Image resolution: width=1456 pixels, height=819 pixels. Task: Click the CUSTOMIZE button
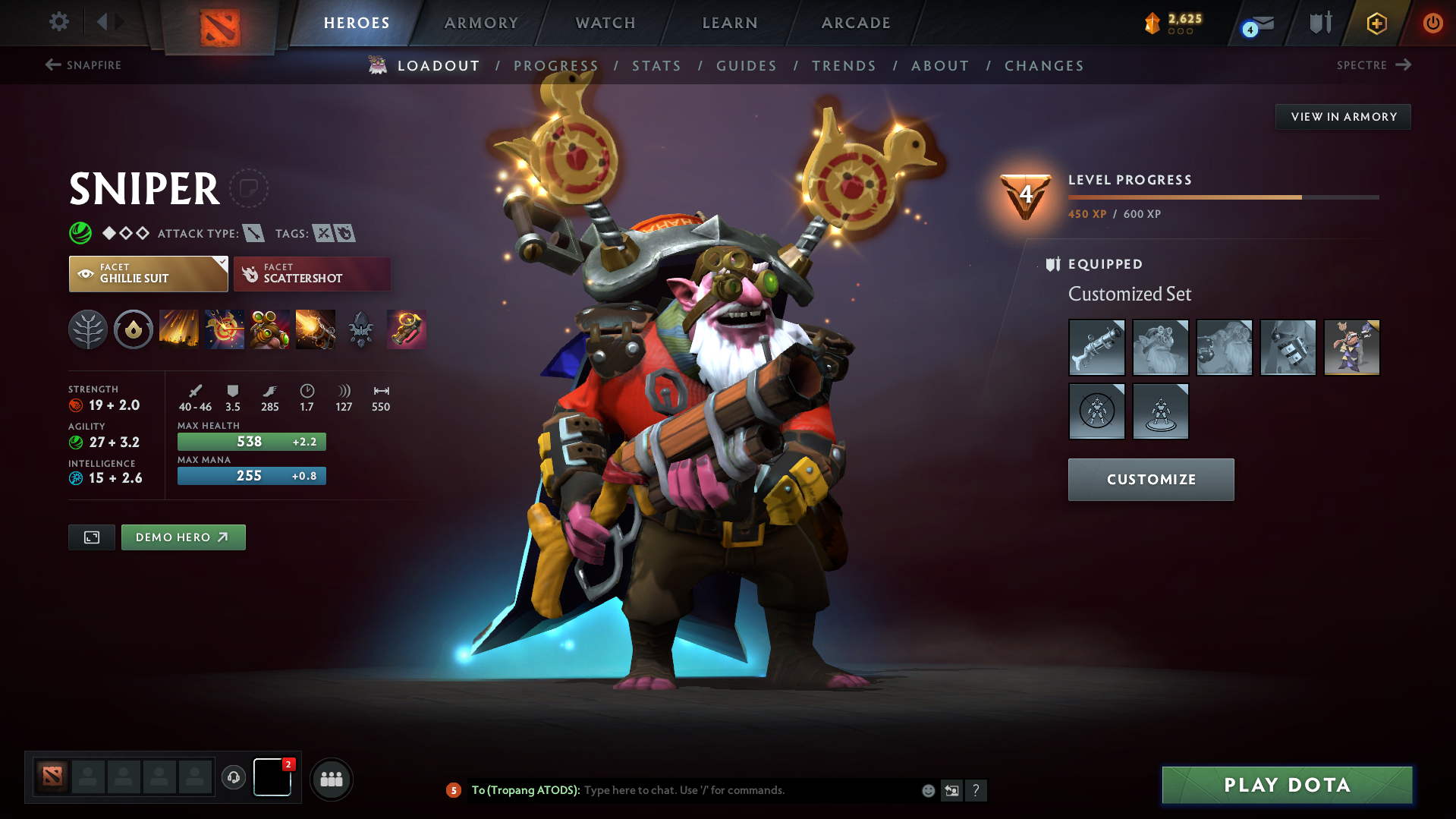pos(1150,479)
